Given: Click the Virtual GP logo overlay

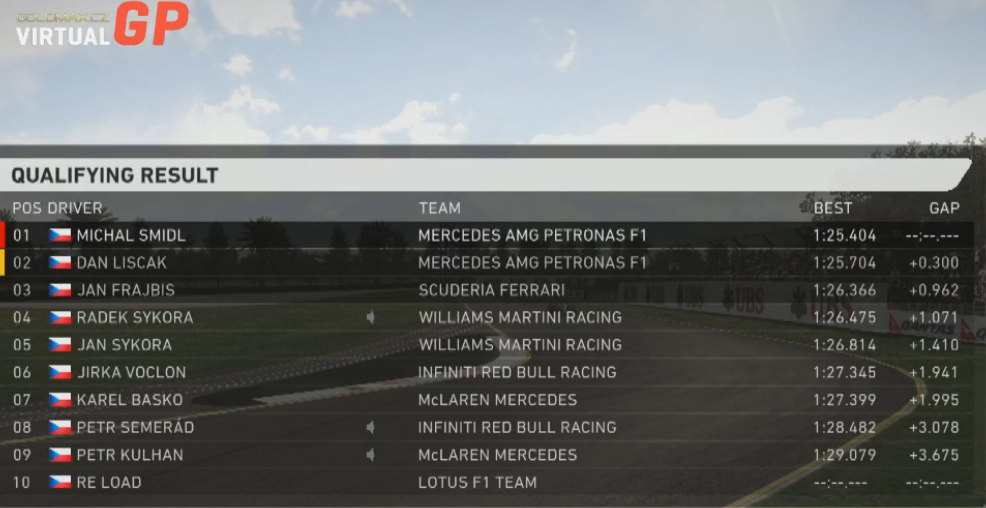Looking at the screenshot, I should coord(101,24).
